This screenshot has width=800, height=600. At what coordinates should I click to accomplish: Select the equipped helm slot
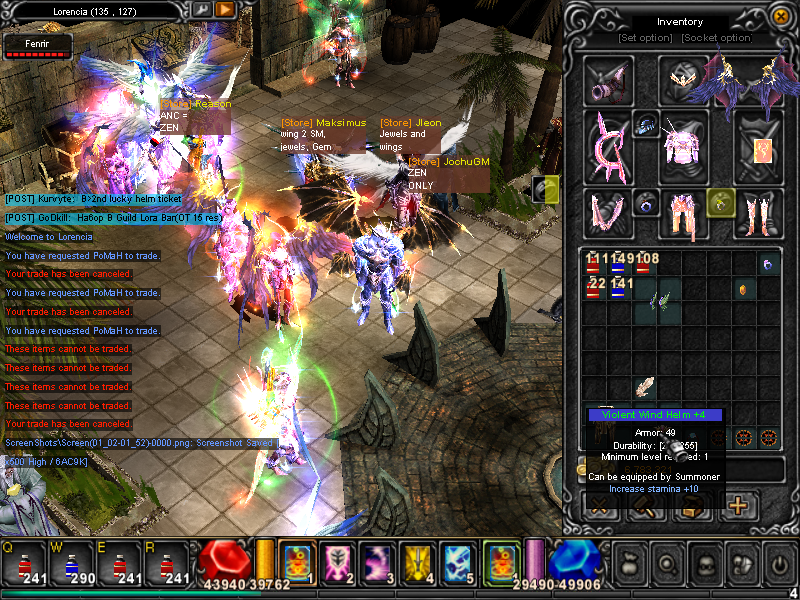[683, 77]
